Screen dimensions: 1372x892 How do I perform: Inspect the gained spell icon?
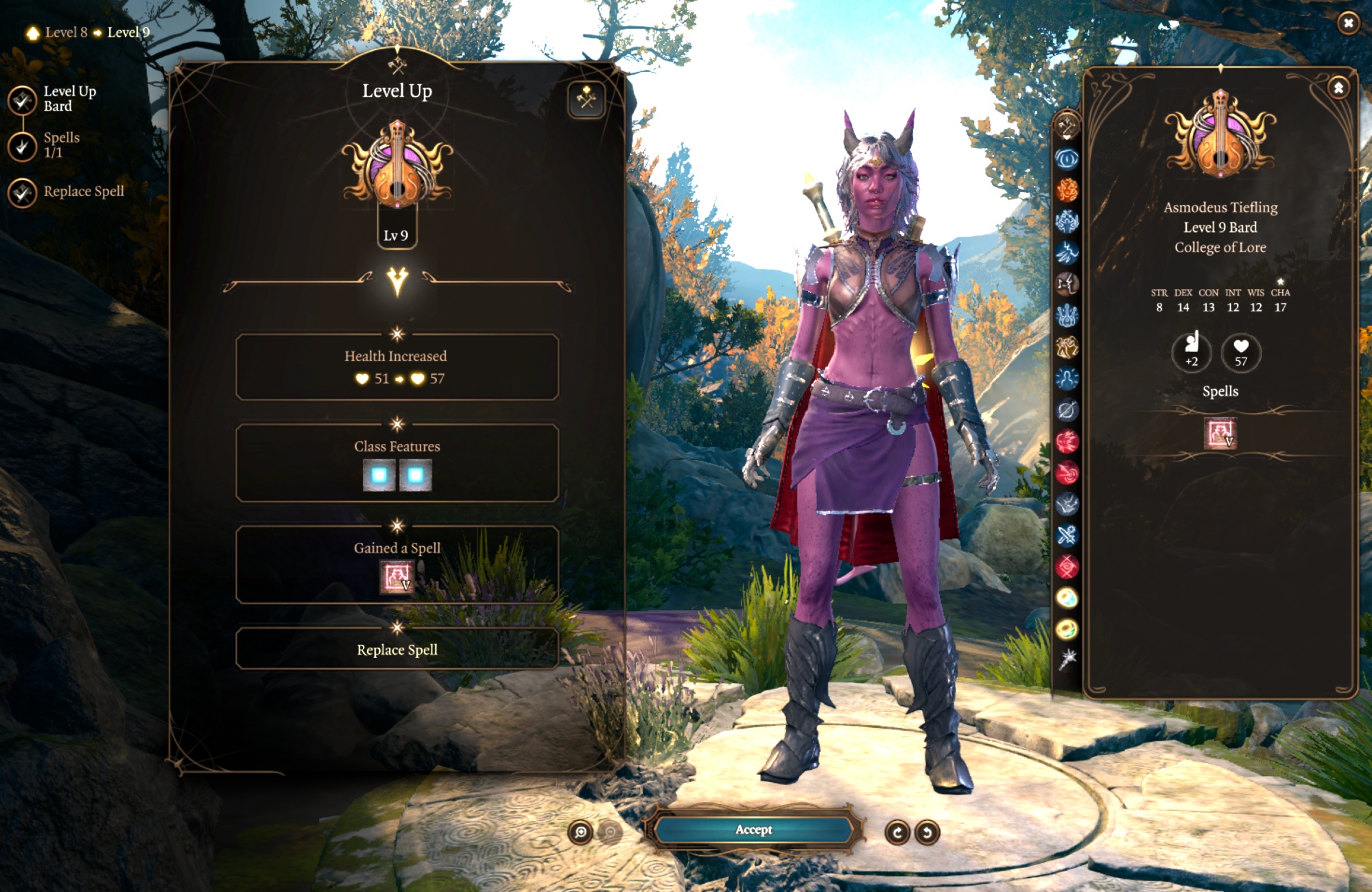[x=397, y=576]
